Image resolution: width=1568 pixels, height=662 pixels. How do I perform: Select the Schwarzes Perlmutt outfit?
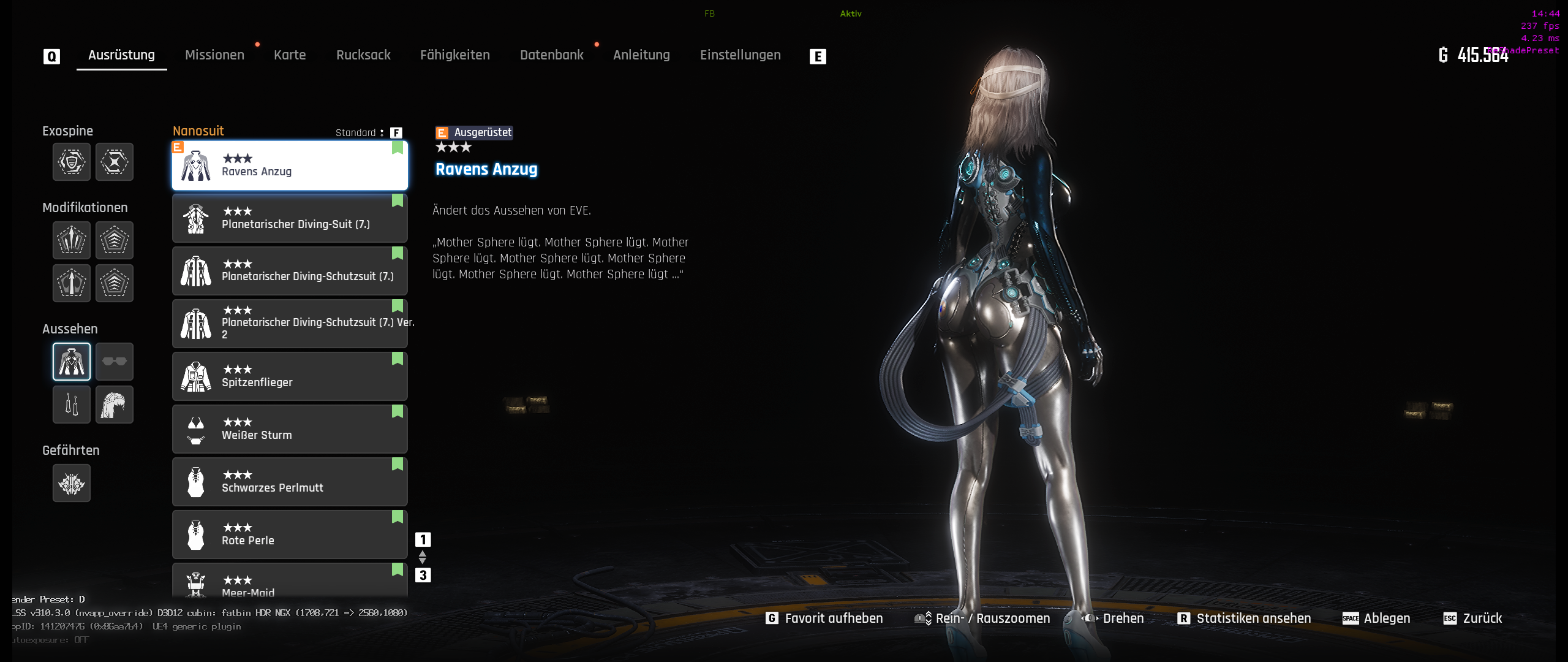pyautogui.click(x=290, y=482)
